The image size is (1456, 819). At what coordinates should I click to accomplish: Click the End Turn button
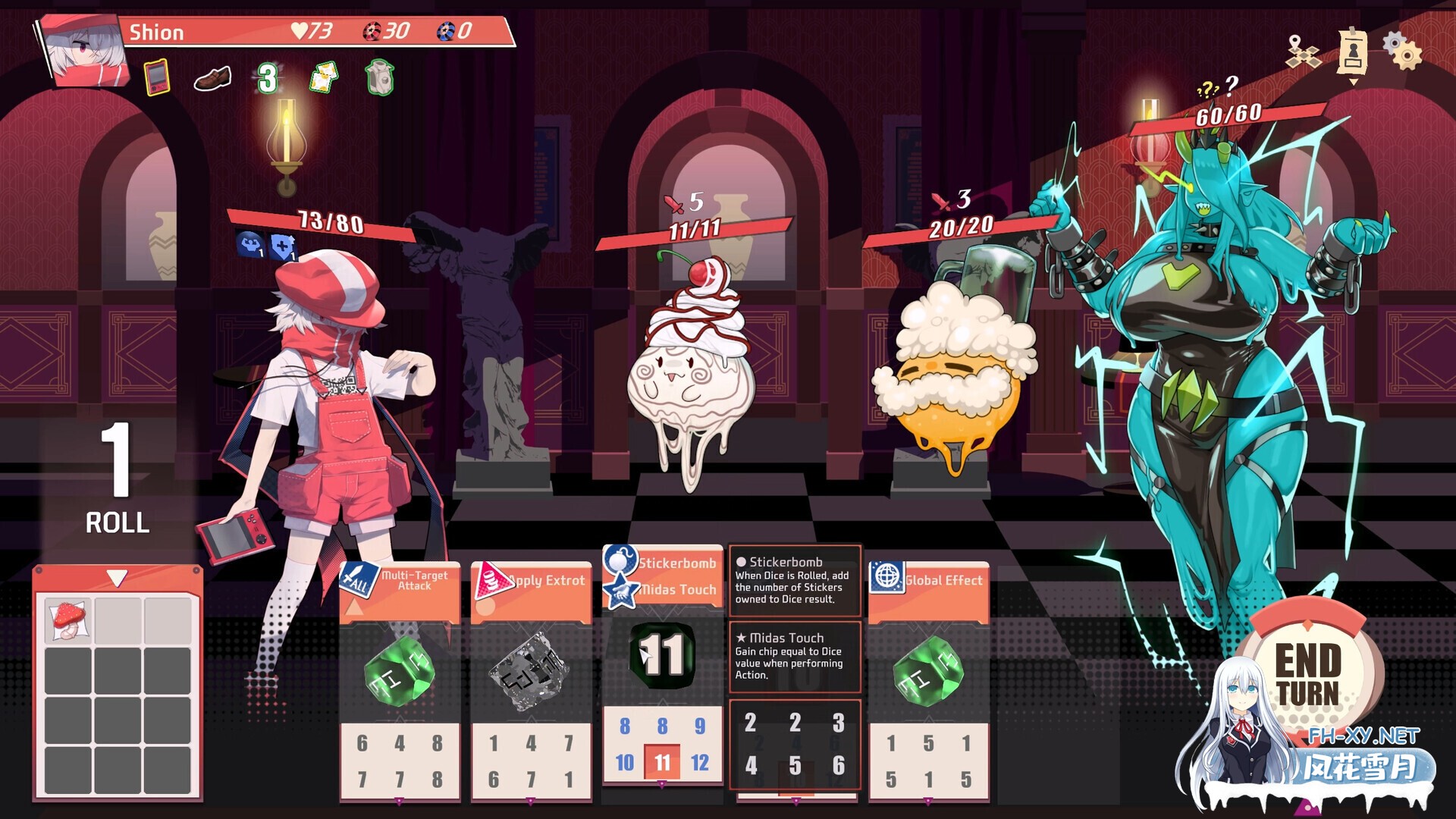[1307, 673]
